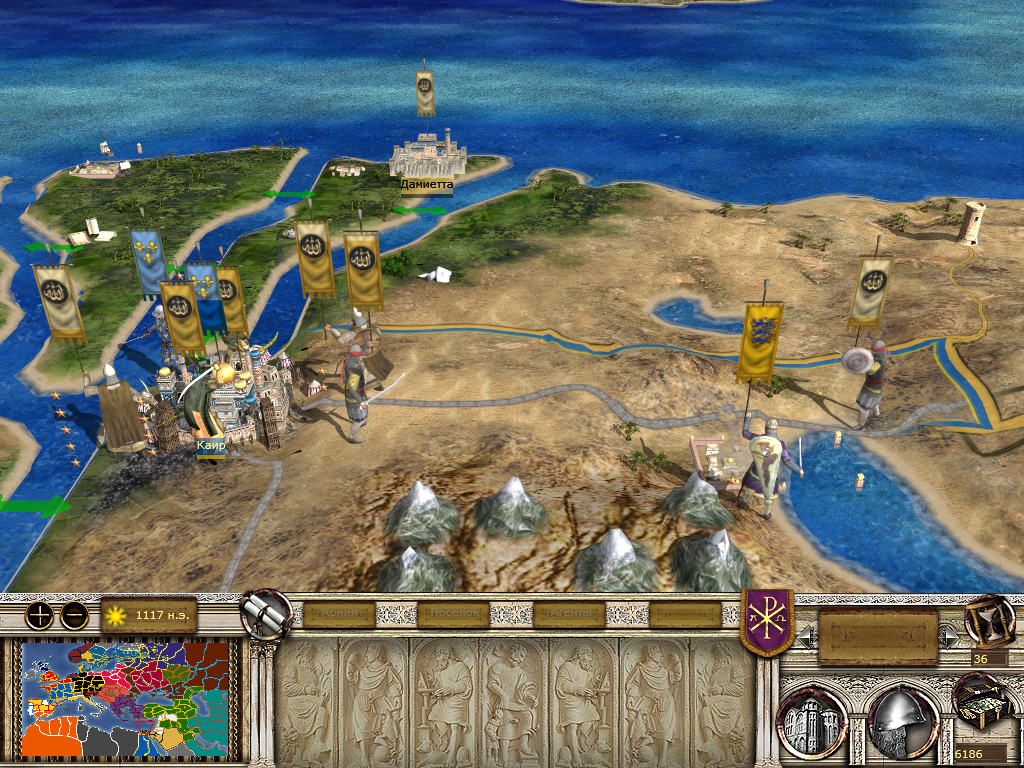Image resolution: width=1024 pixels, height=768 pixels.
Task: Switch to the Армия tab
Action: click(x=339, y=614)
